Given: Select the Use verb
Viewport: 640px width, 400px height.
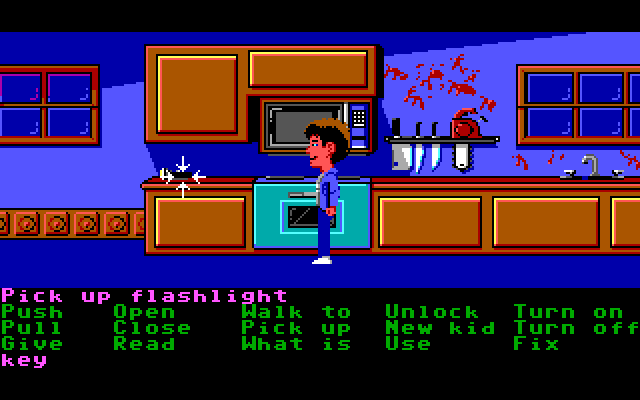Looking at the screenshot, I should [x=408, y=344].
